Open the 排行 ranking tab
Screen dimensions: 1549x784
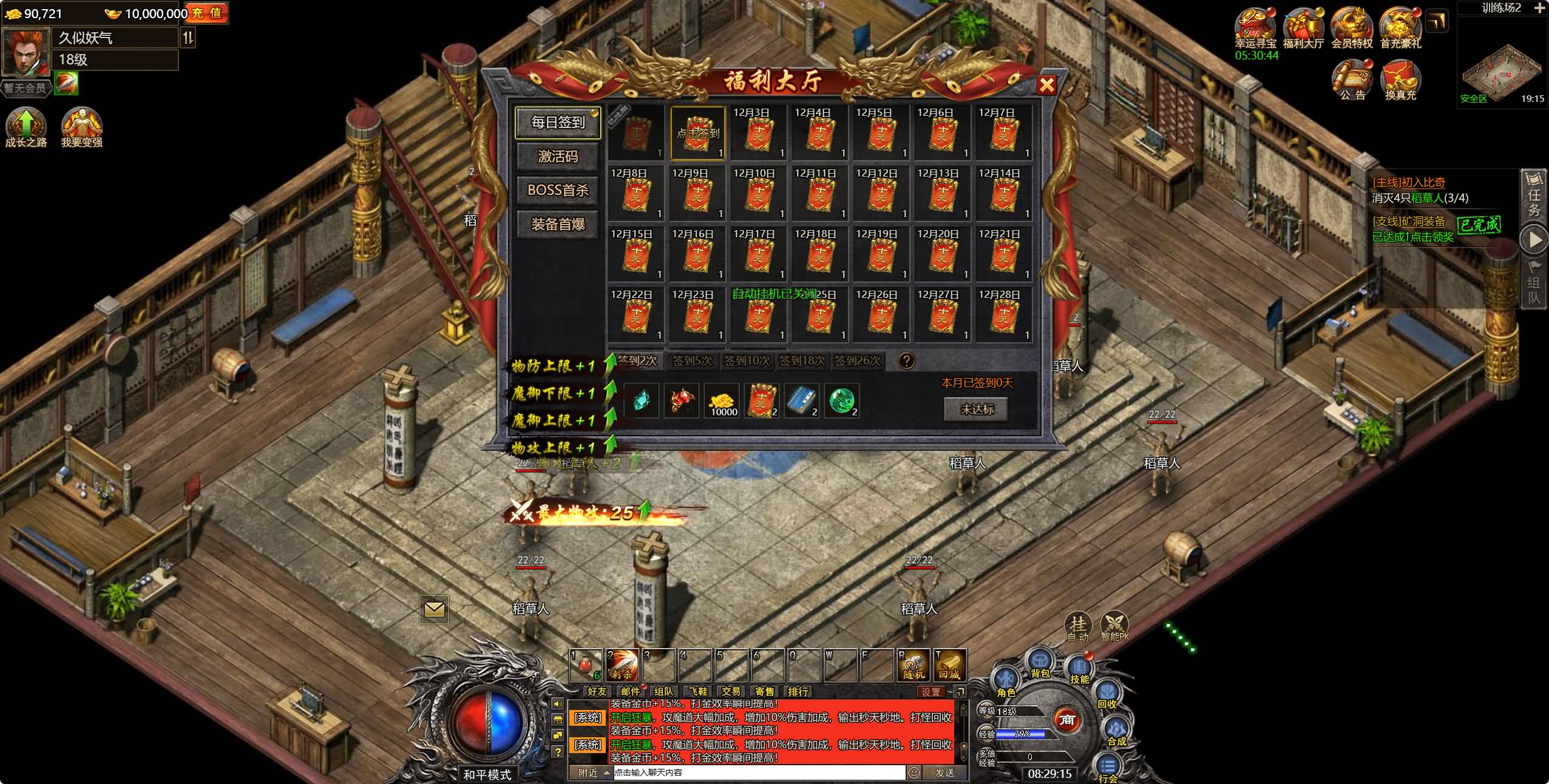tap(798, 691)
